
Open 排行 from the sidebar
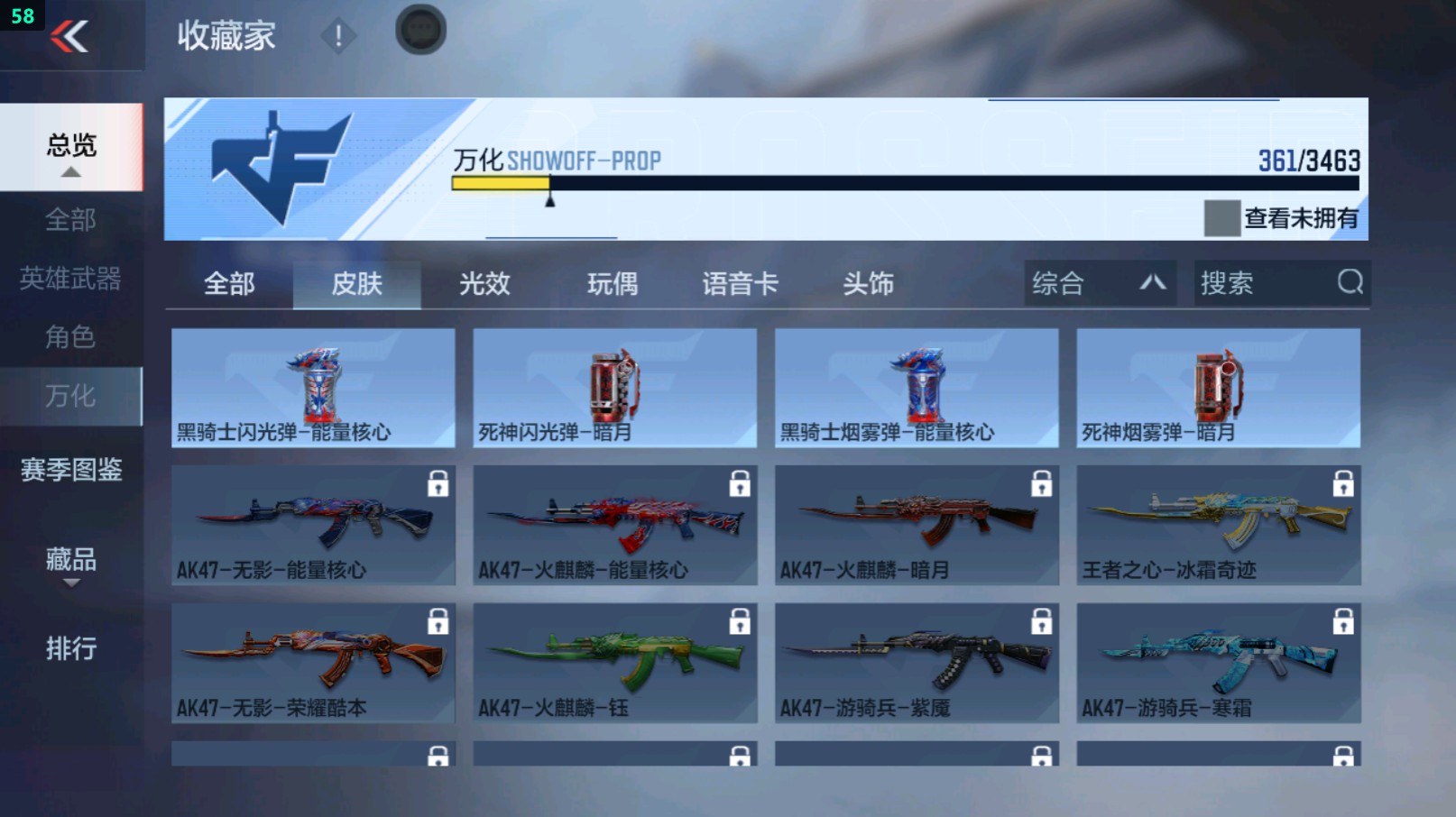coord(70,648)
